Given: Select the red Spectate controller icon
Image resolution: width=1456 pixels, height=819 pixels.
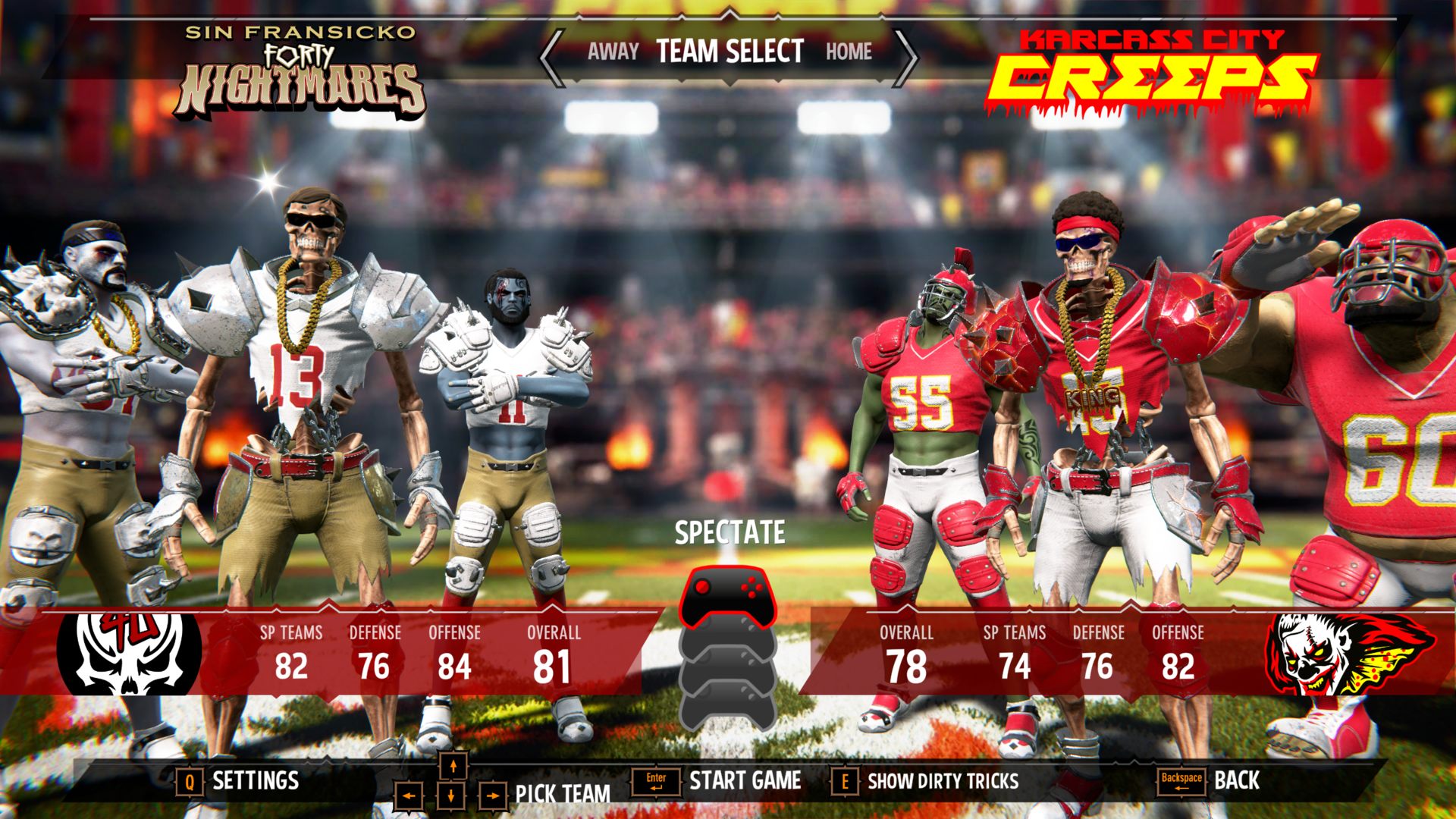Looking at the screenshot, I should coord(727,596).
